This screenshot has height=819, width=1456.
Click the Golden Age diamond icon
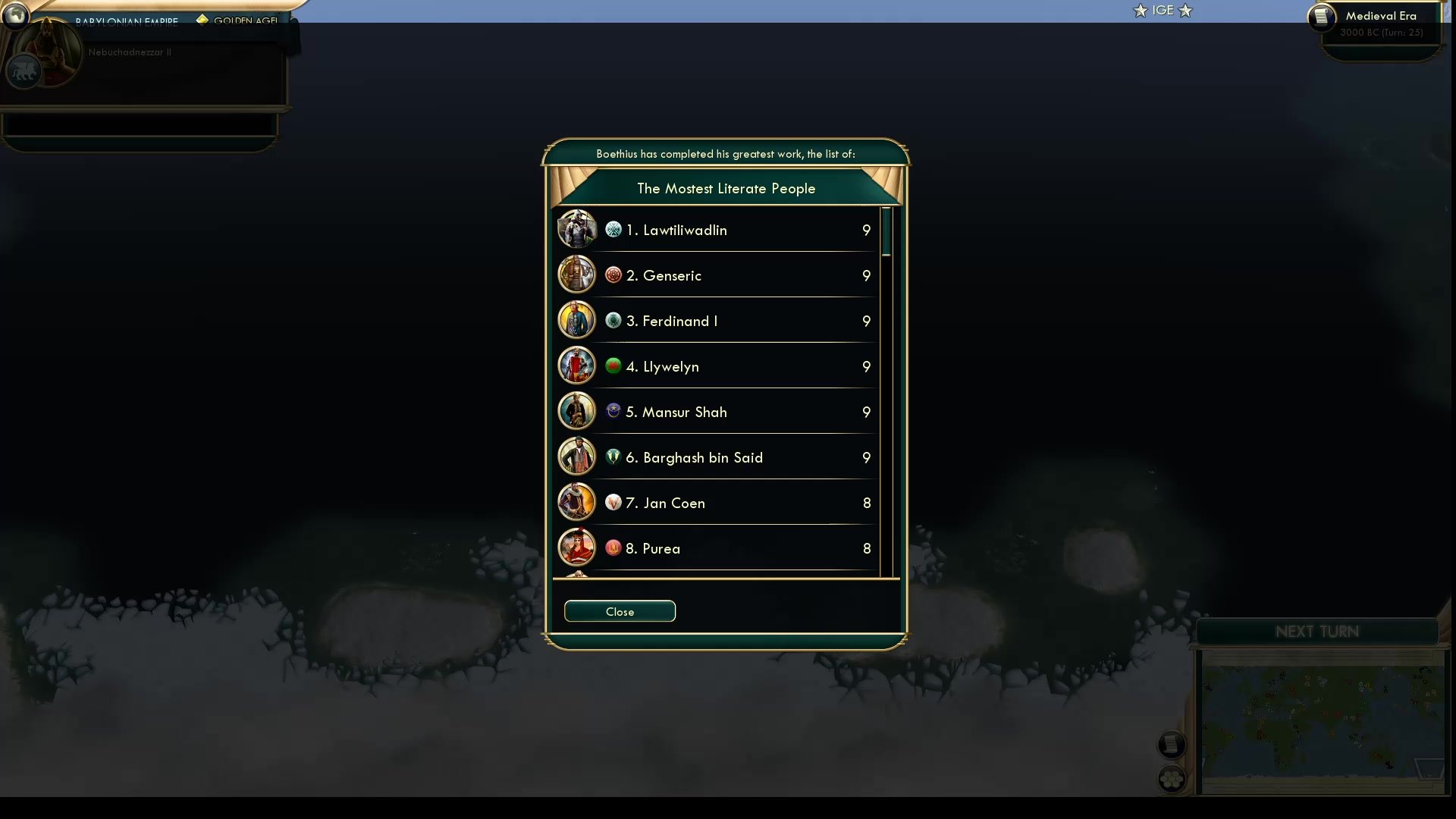(x=202, y=20)
